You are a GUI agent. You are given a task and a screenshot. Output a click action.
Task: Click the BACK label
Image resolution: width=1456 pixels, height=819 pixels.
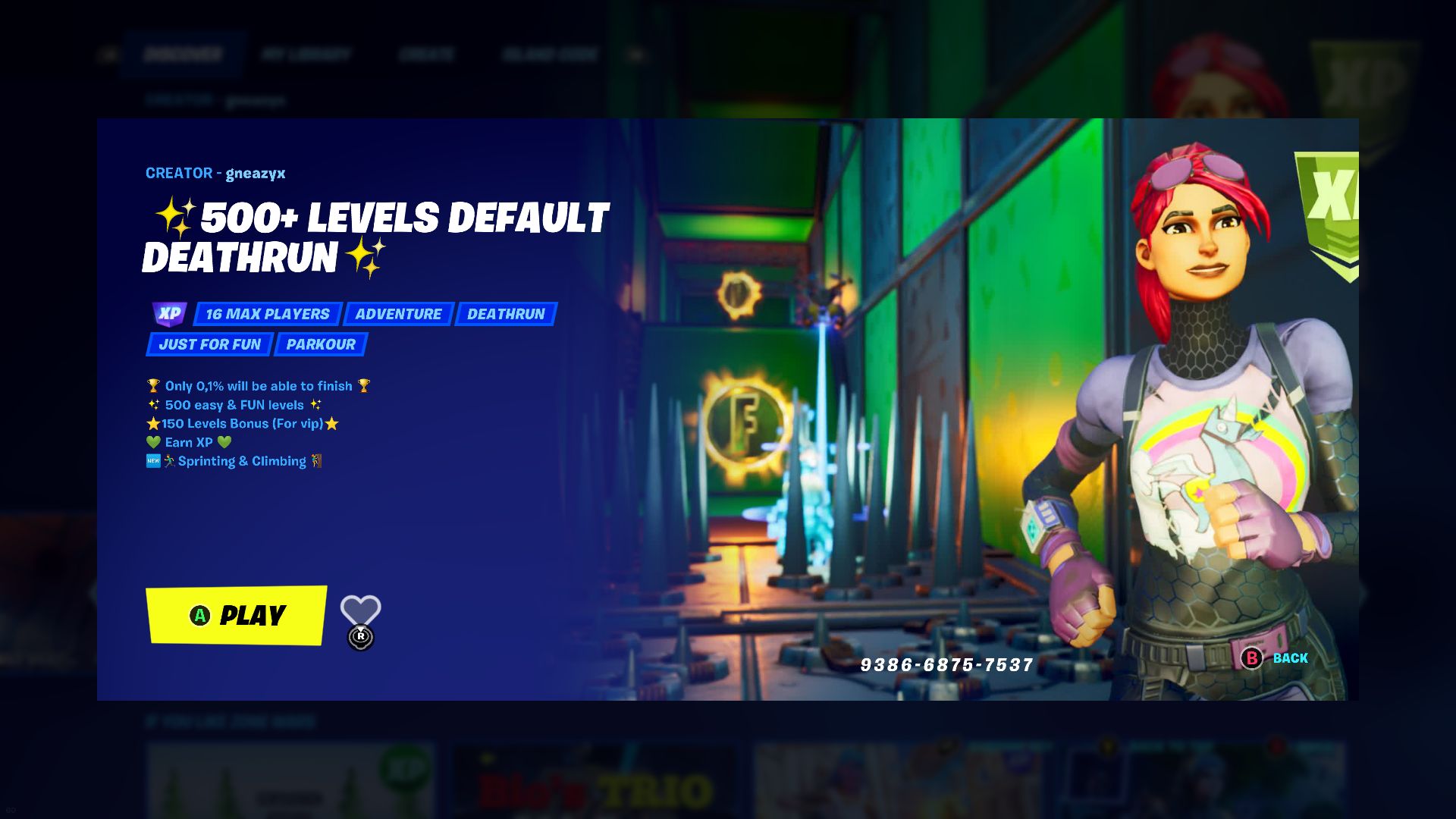1289,658
